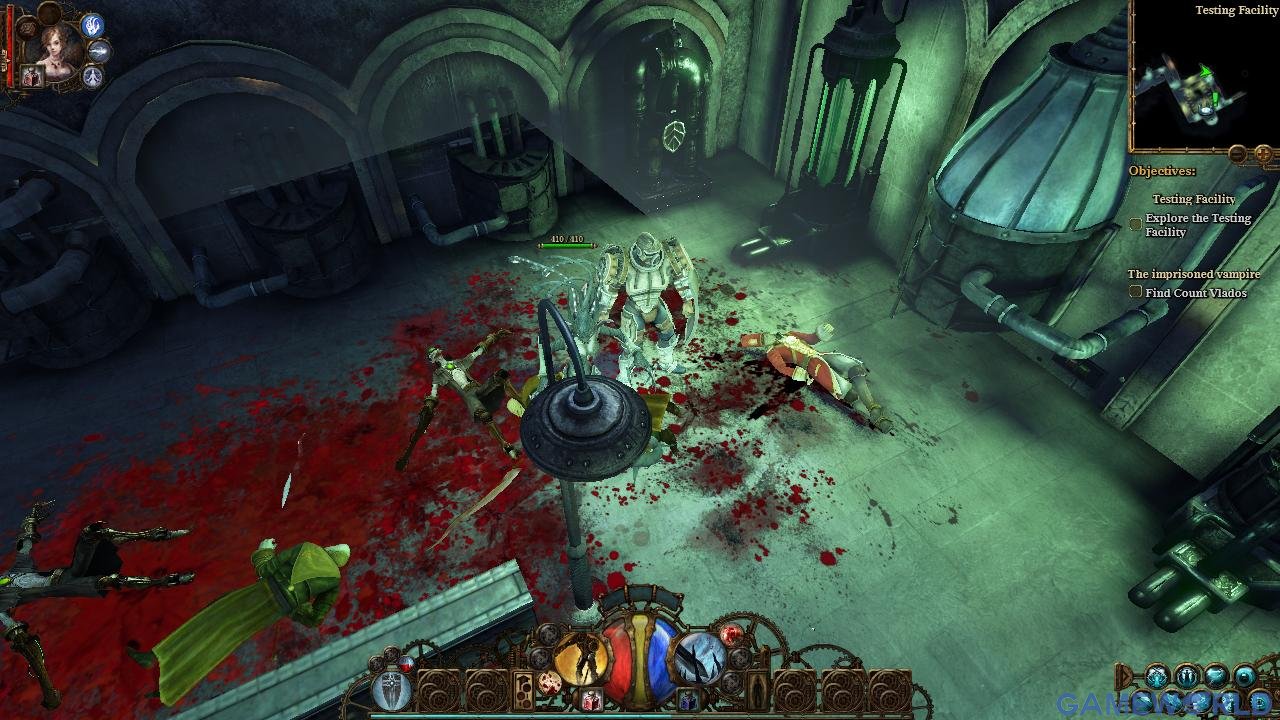Trigger the red power-up charge orb
The height and width of the screenshot is (720, 1280).
(732, 634)
